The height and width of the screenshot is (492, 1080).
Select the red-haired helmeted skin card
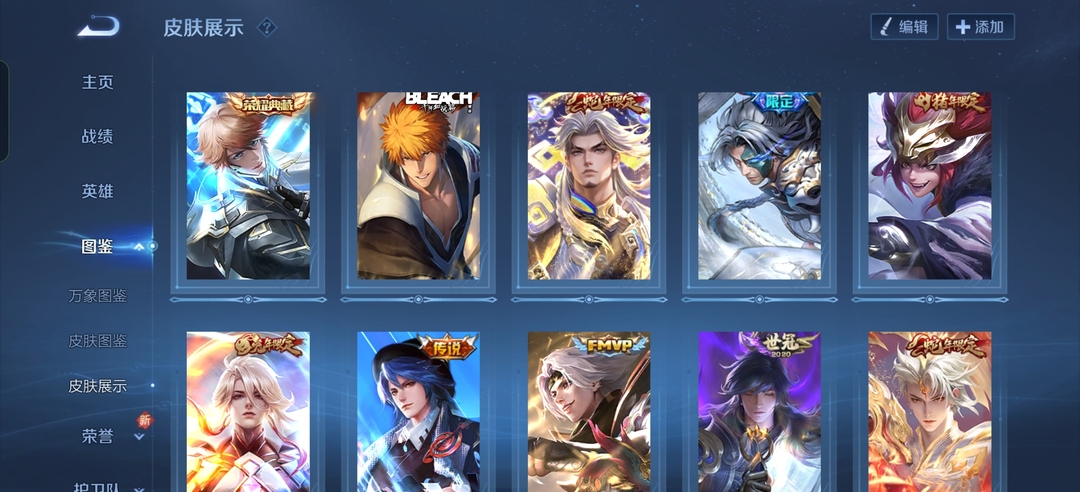tap(929, 186)
